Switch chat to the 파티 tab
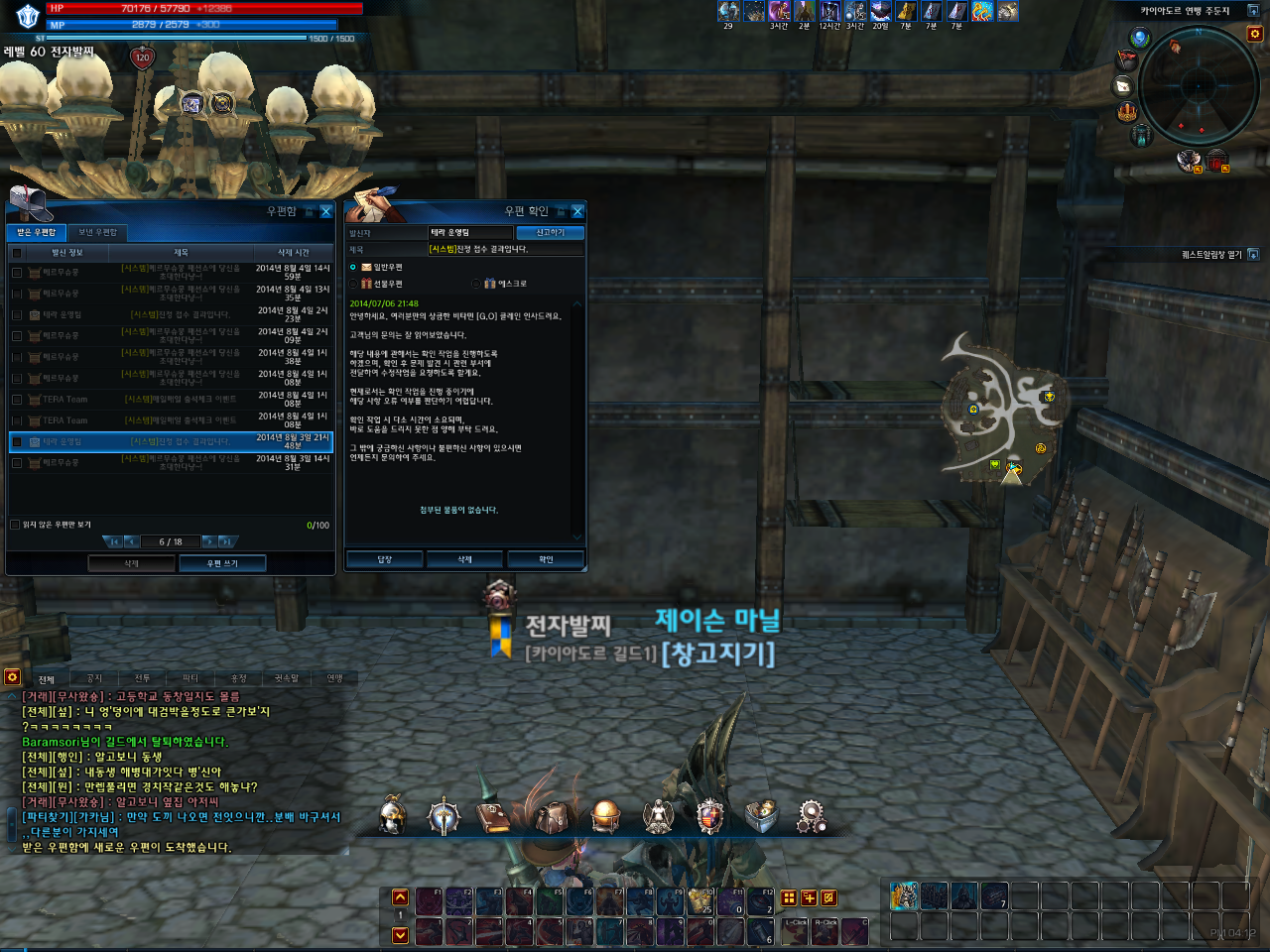 [x=190, y=678]
